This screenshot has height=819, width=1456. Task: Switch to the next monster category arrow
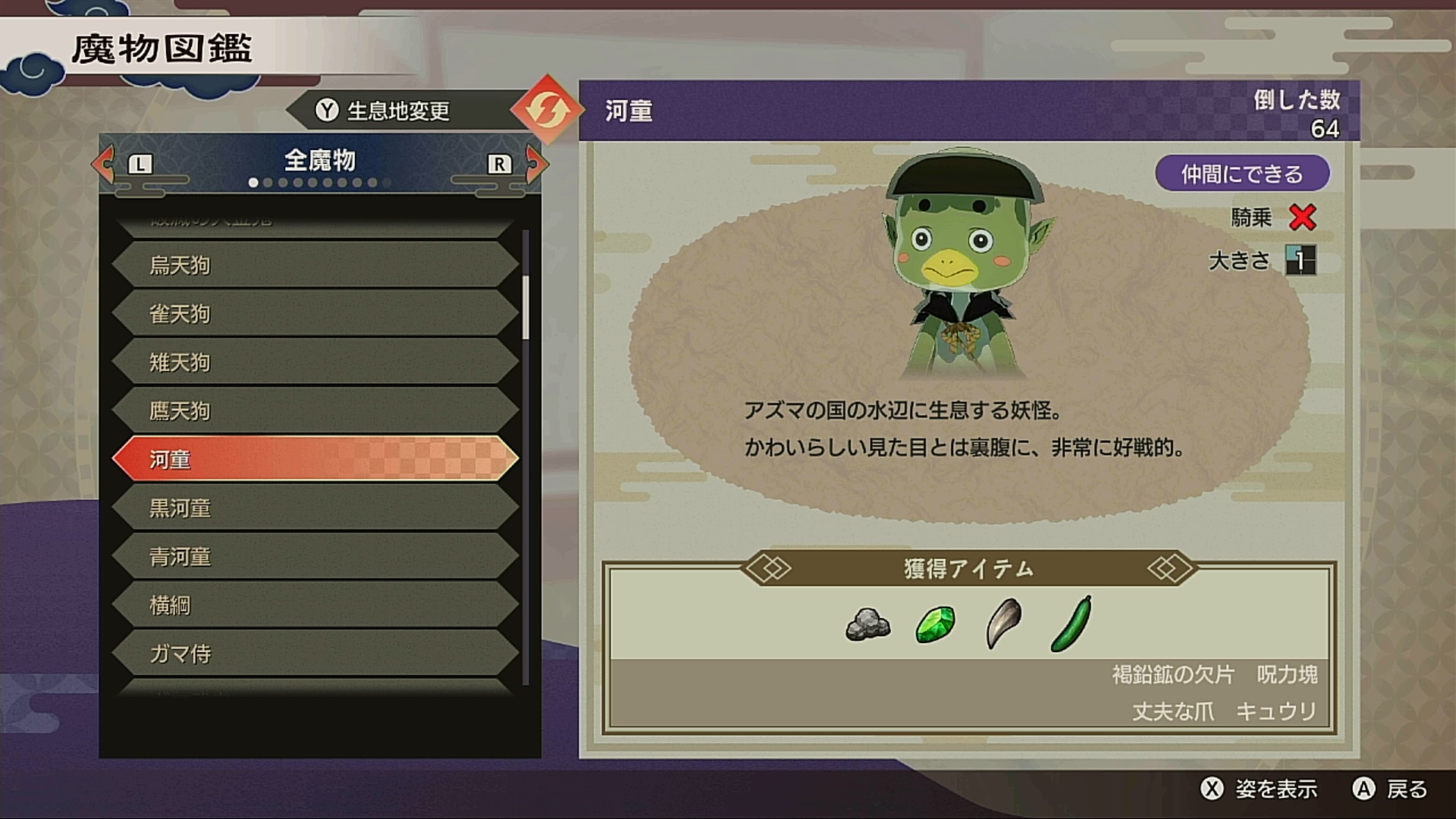coord(536,163)
